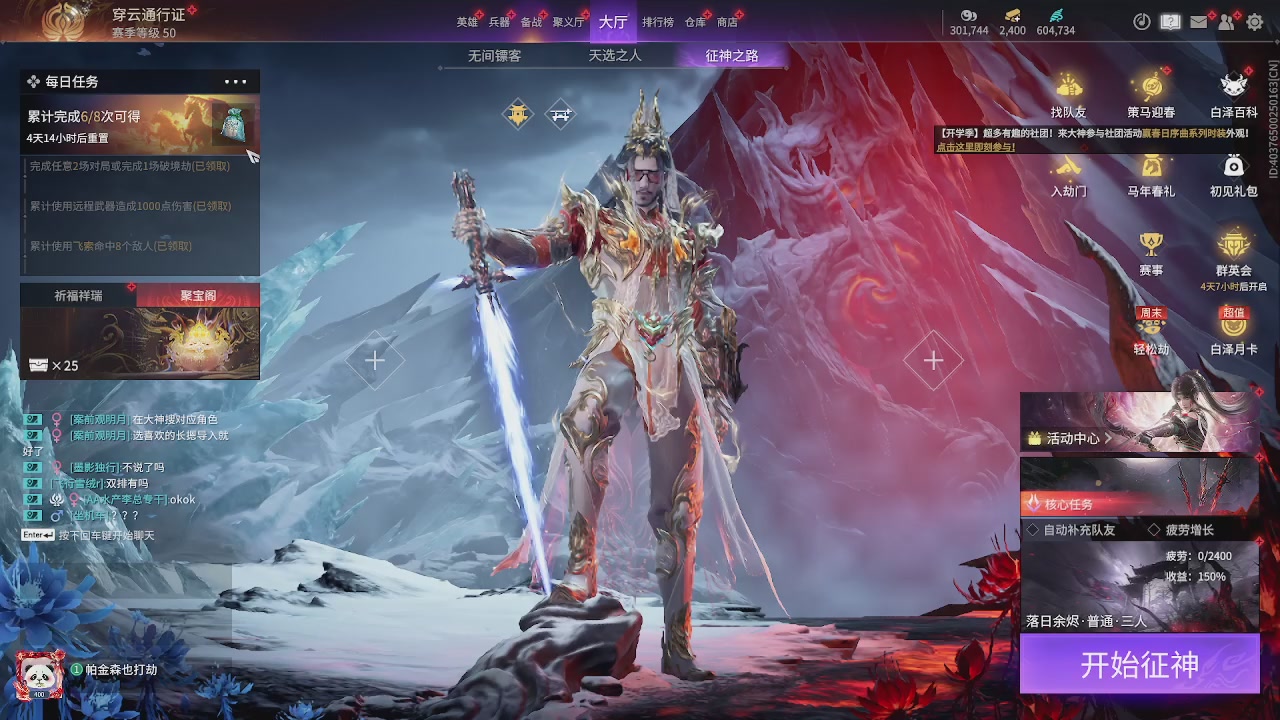Open the 赛事 tournament trophy icon
Image resolution: width=1280 pixels, height=720 pixels.
pyautogui.click(x=1151, y=252)
